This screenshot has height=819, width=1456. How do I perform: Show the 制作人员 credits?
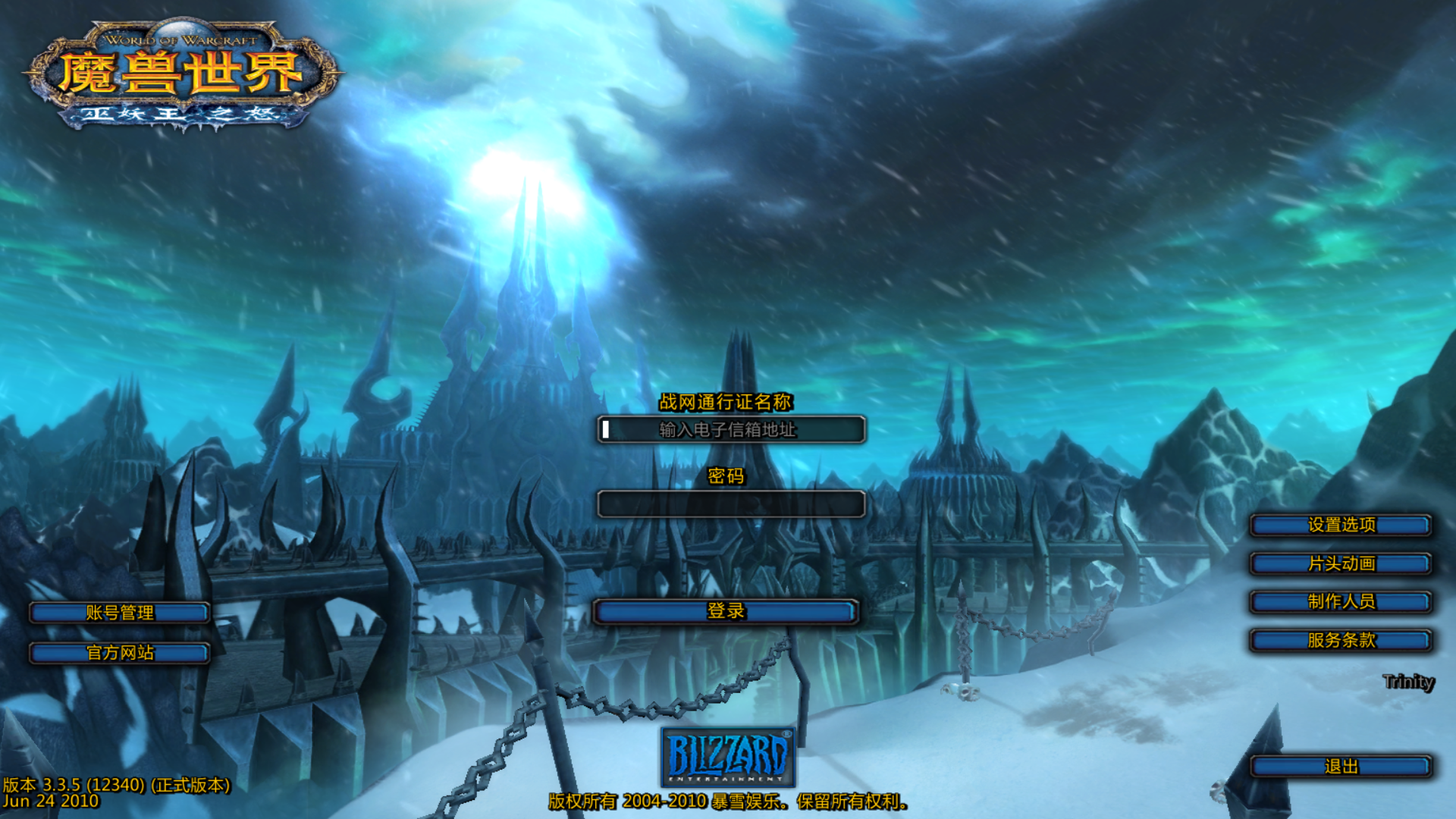(x=1341, y=601)
